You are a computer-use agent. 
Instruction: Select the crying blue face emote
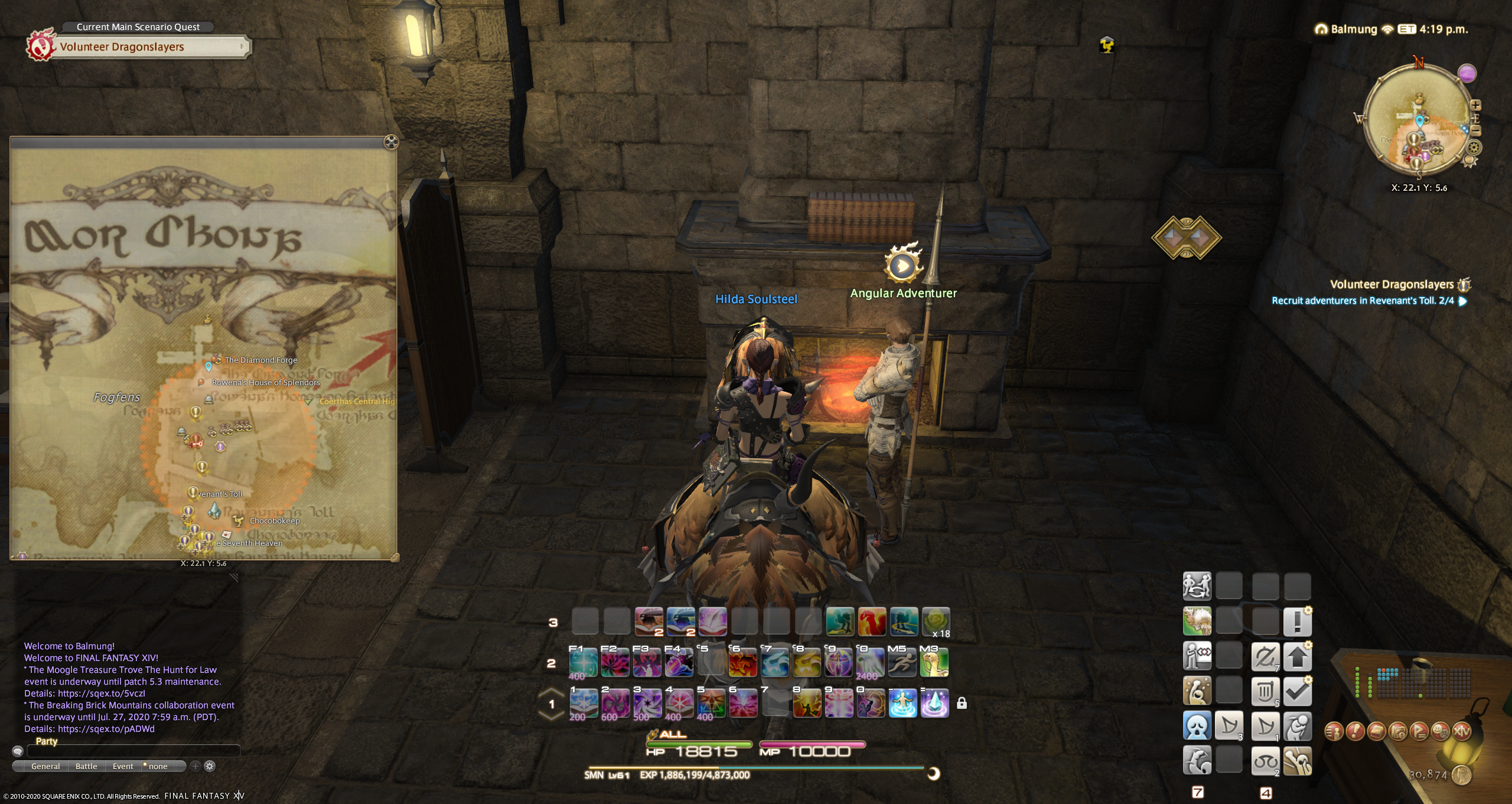pyautogui.click(x=1197, y=725)
